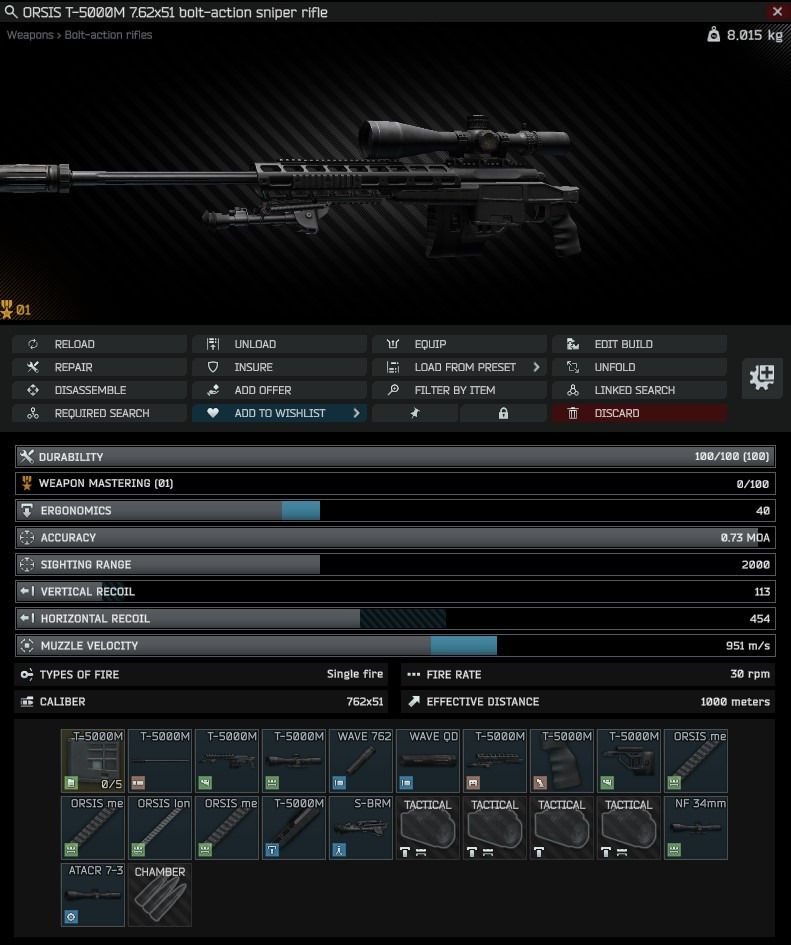Image resolution: width=791 pixels, height=945 pixels.
Task: Choose the Reload action
Action: point(99,344)
